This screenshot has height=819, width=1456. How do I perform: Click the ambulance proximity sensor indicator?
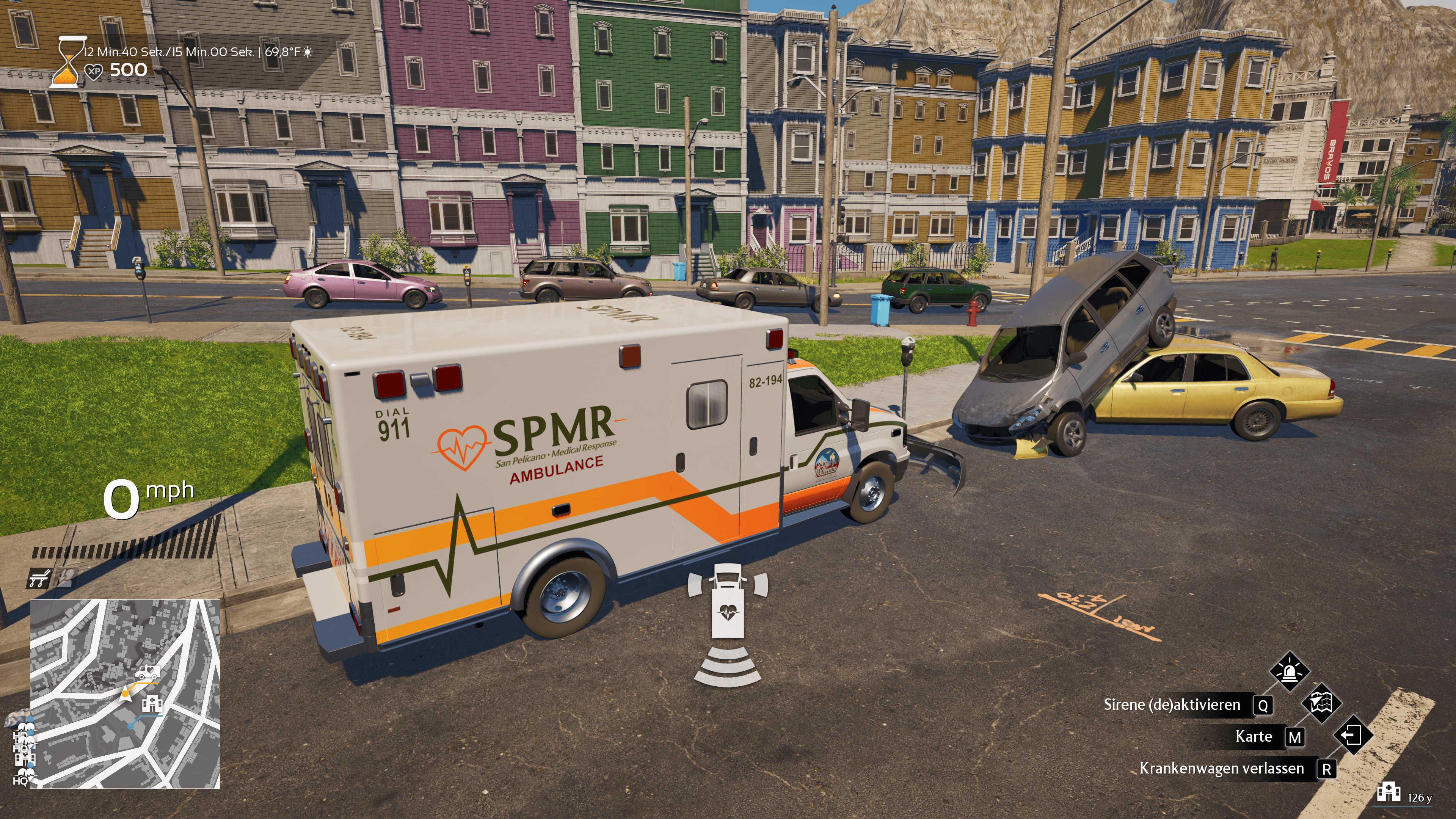[x=728, y=624]
